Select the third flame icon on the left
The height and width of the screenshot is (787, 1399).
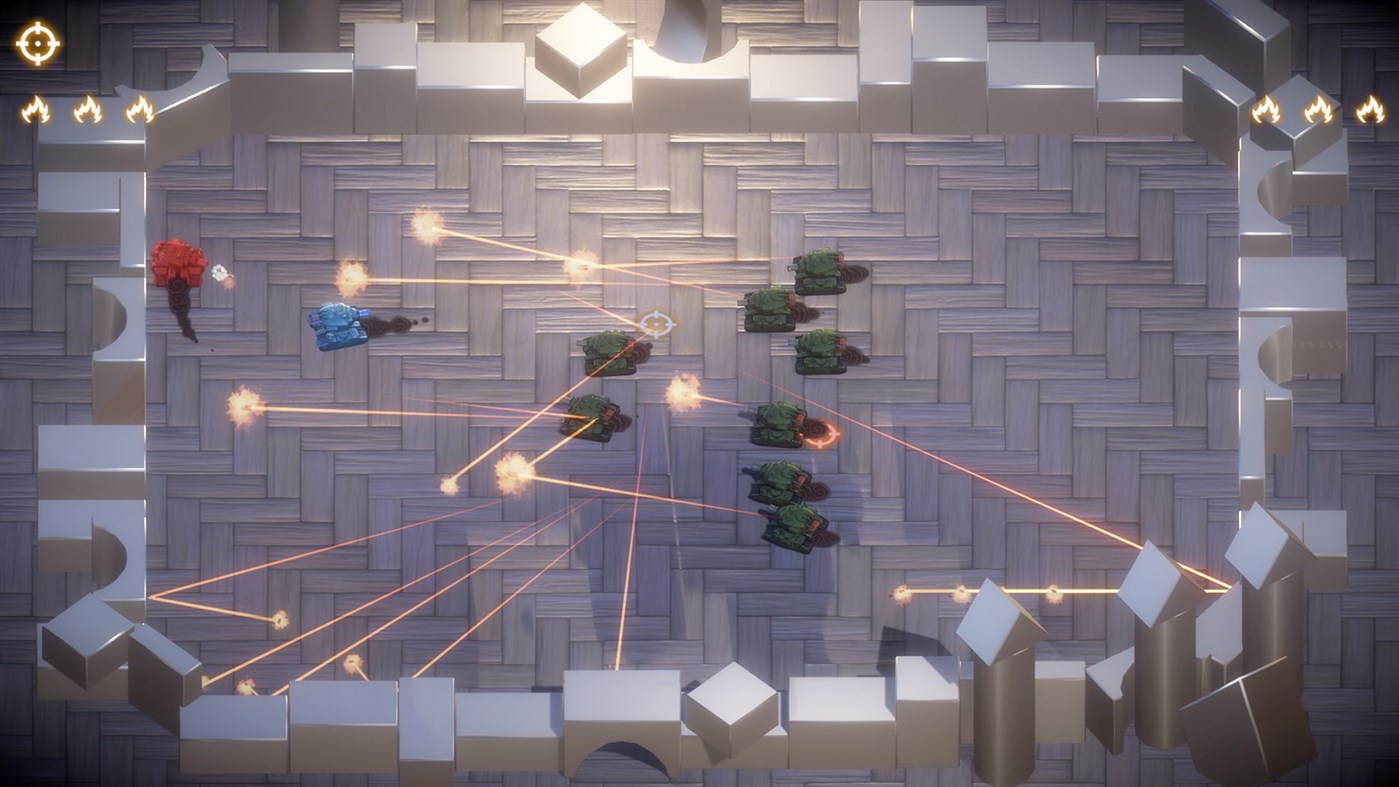click(140, 108)
